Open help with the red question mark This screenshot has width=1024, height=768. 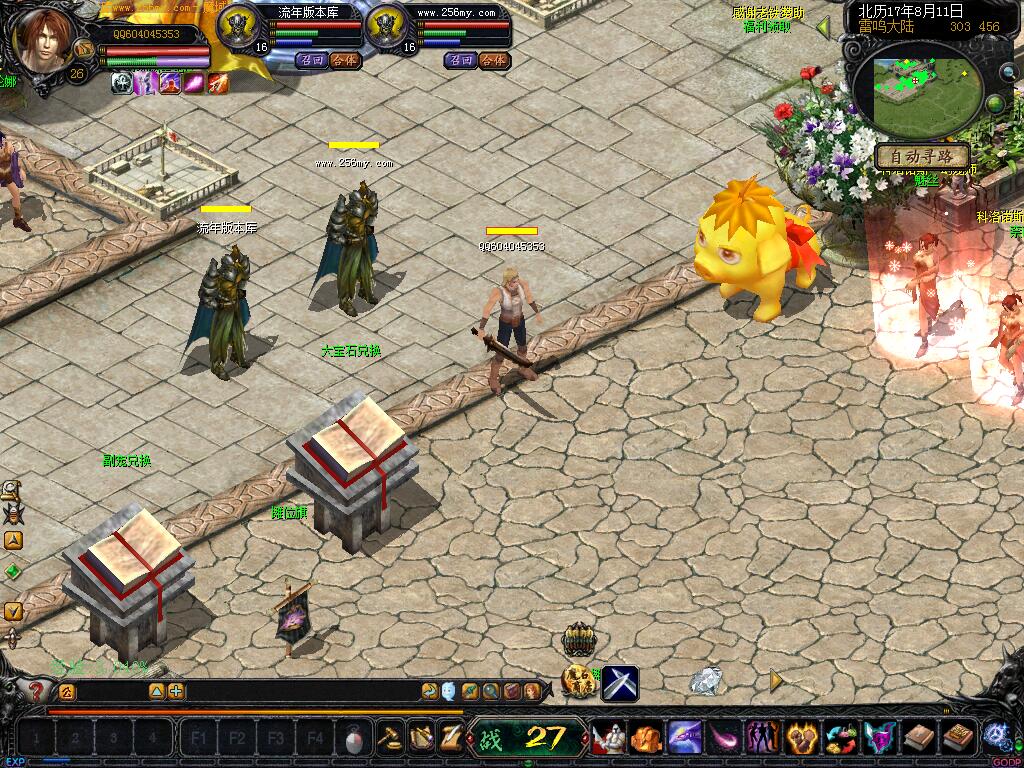38,690
